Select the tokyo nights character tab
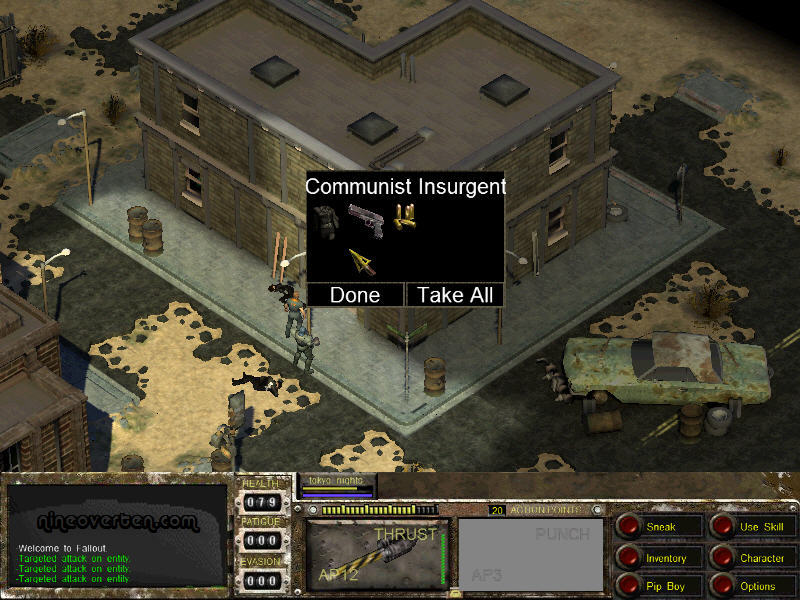800x600 pixels. click(336, 483)
